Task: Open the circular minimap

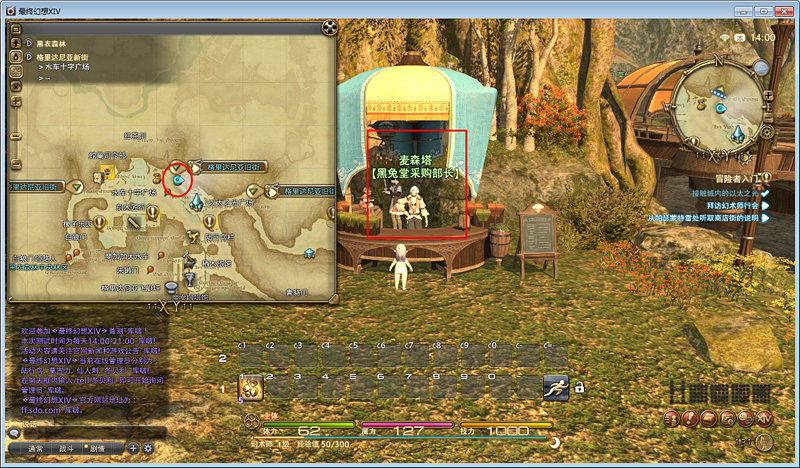Action: pyautogui.click(x=718, y=105)
